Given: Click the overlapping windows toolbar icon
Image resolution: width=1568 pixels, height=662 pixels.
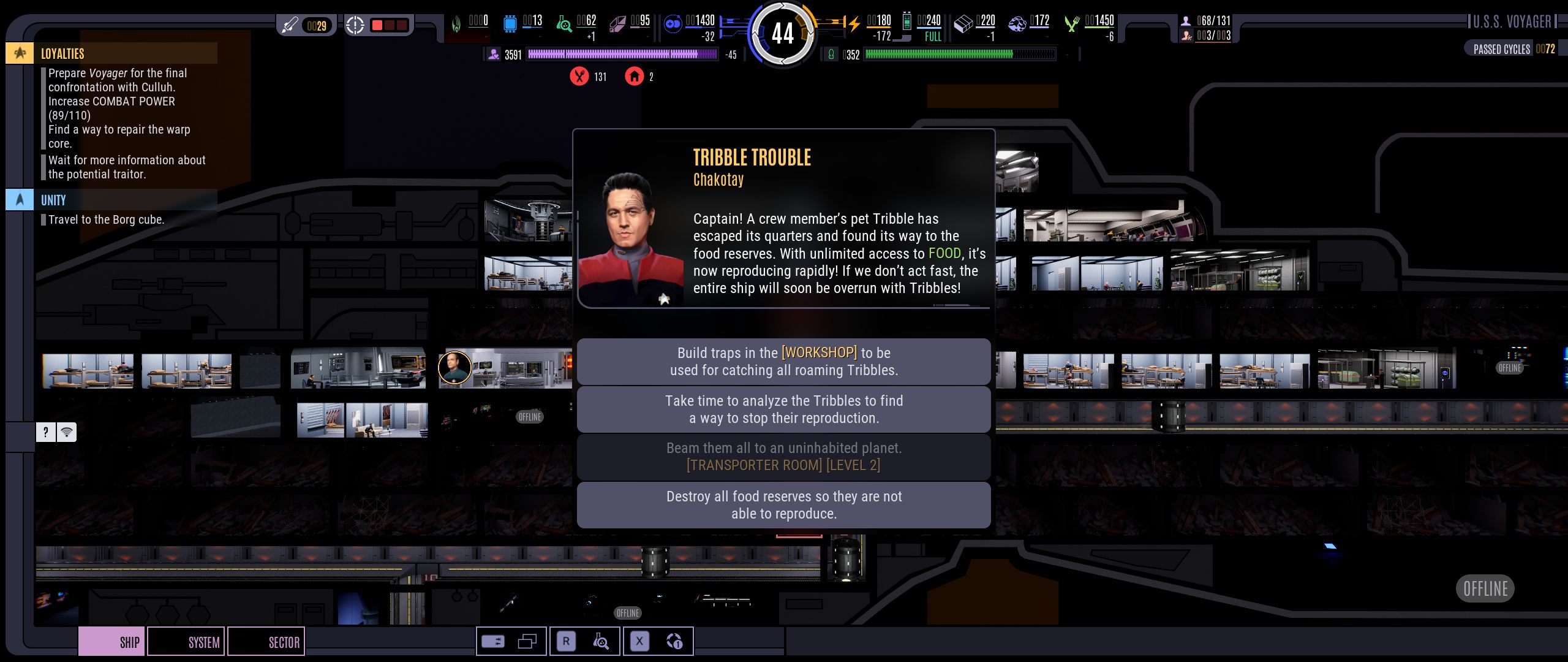Looking at the screenshot, I should coord(527,642).
